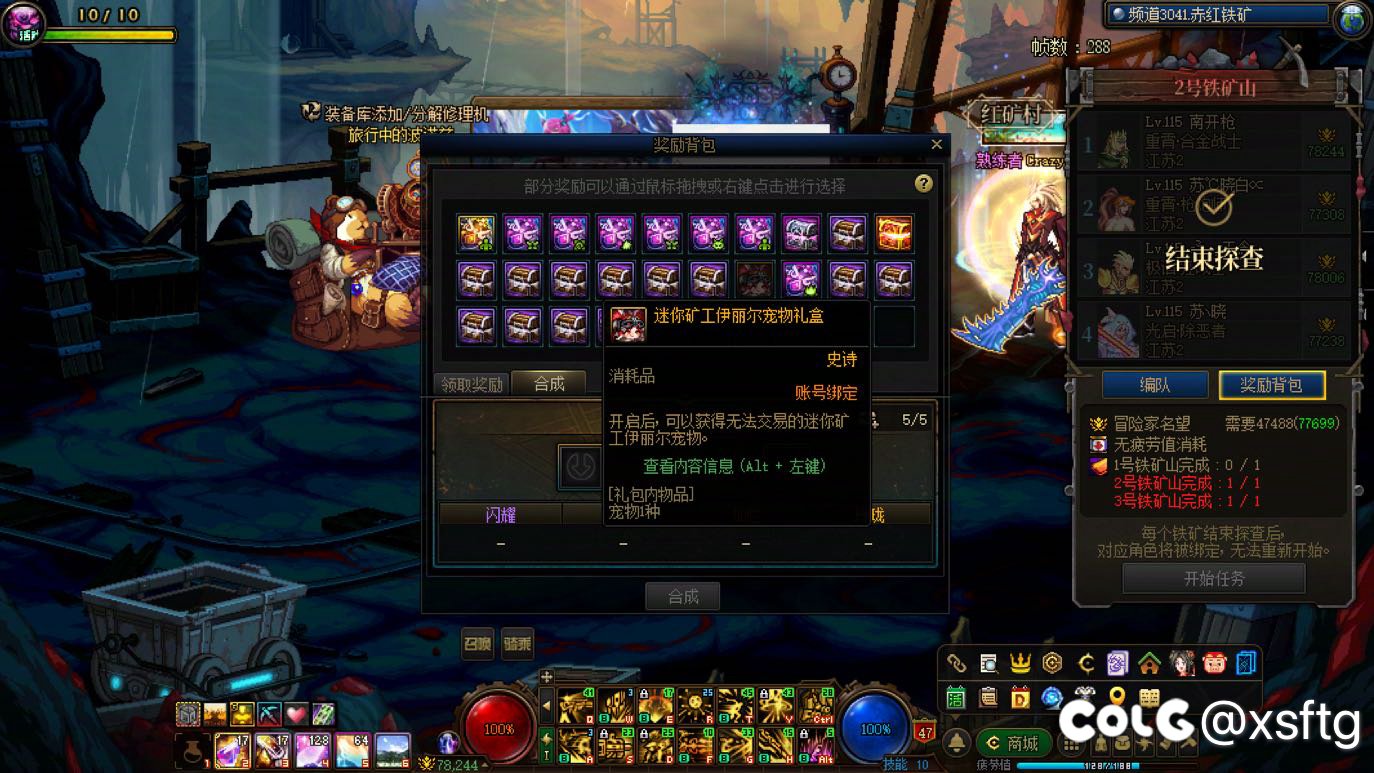Click the gold crown menu icon

click(x=1020, y=663)
